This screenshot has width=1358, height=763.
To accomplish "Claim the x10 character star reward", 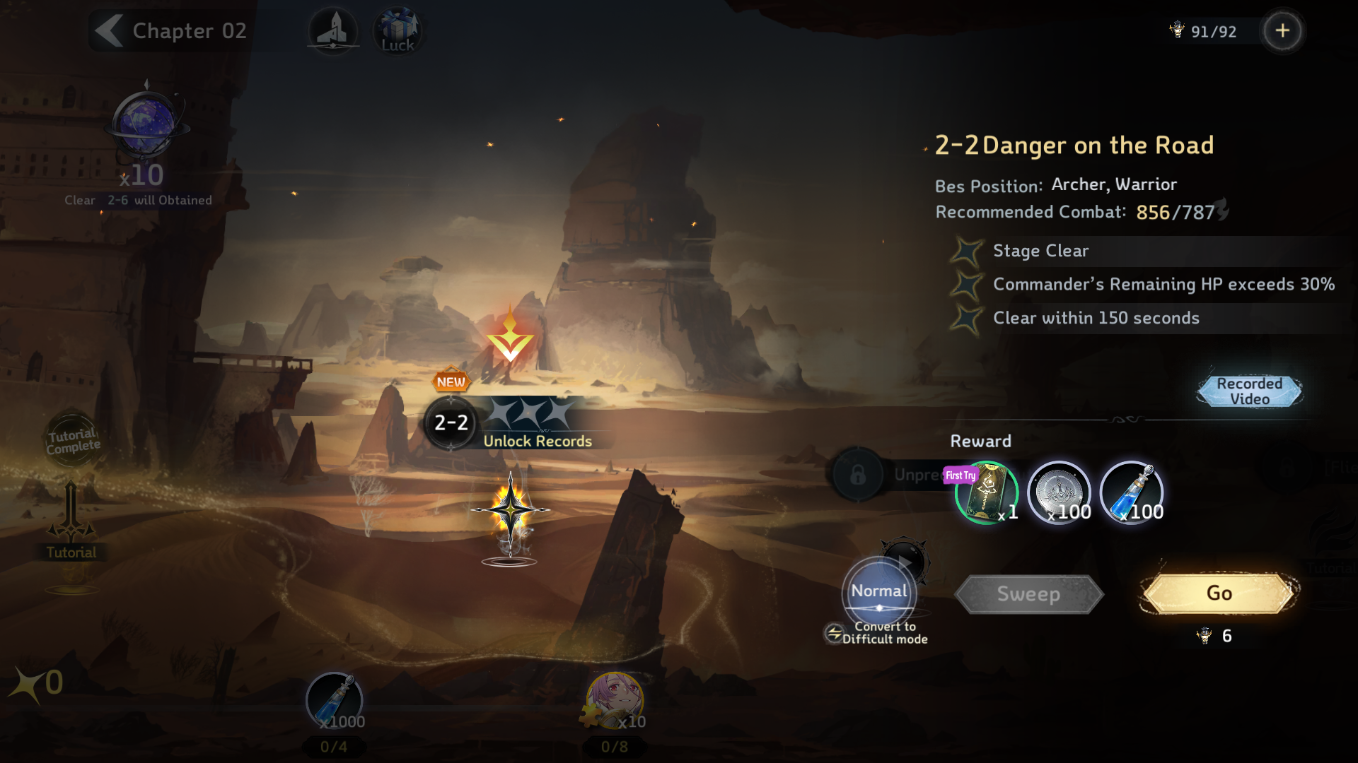I will (614, 702).
